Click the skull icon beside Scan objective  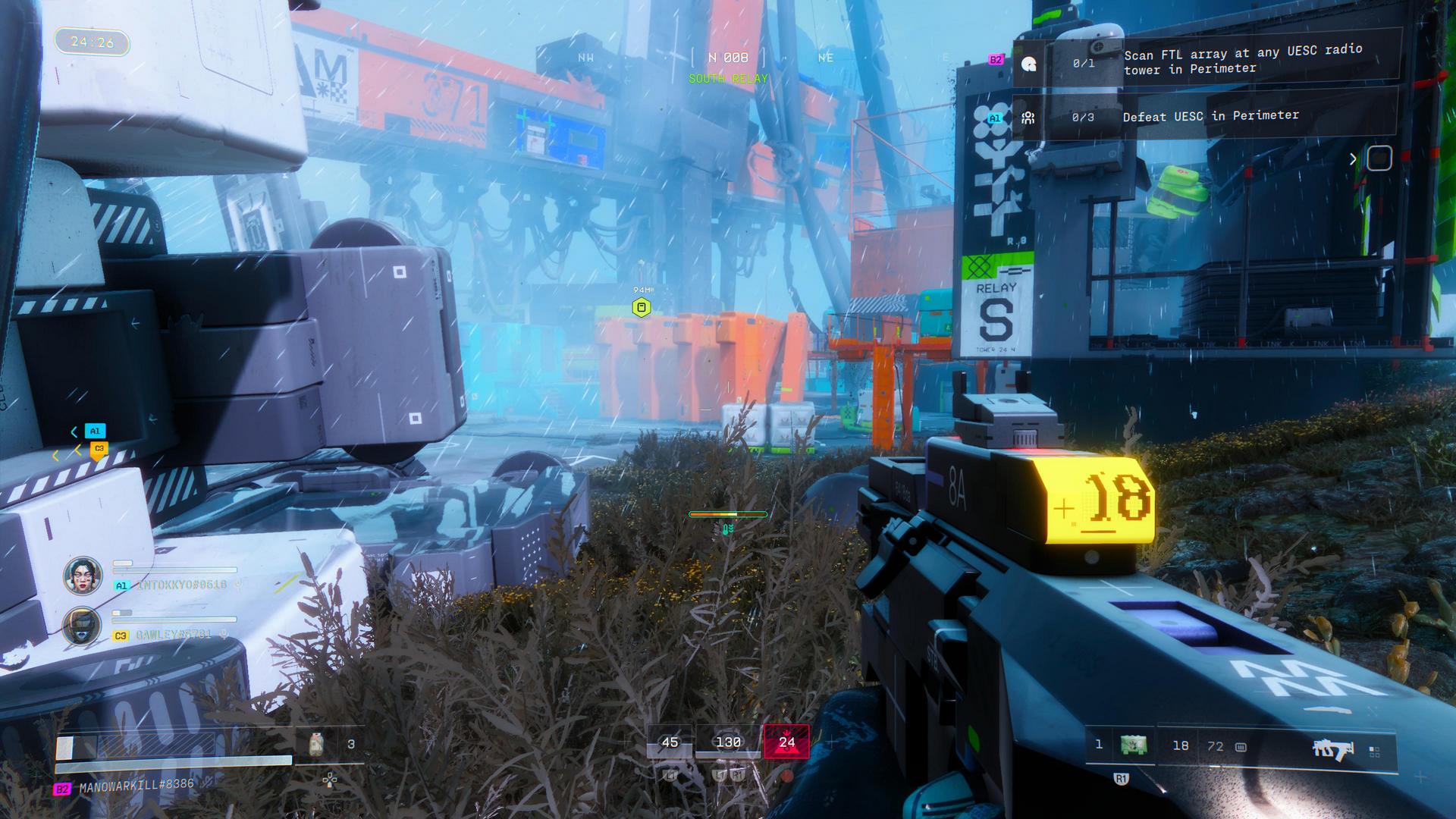1029,64
